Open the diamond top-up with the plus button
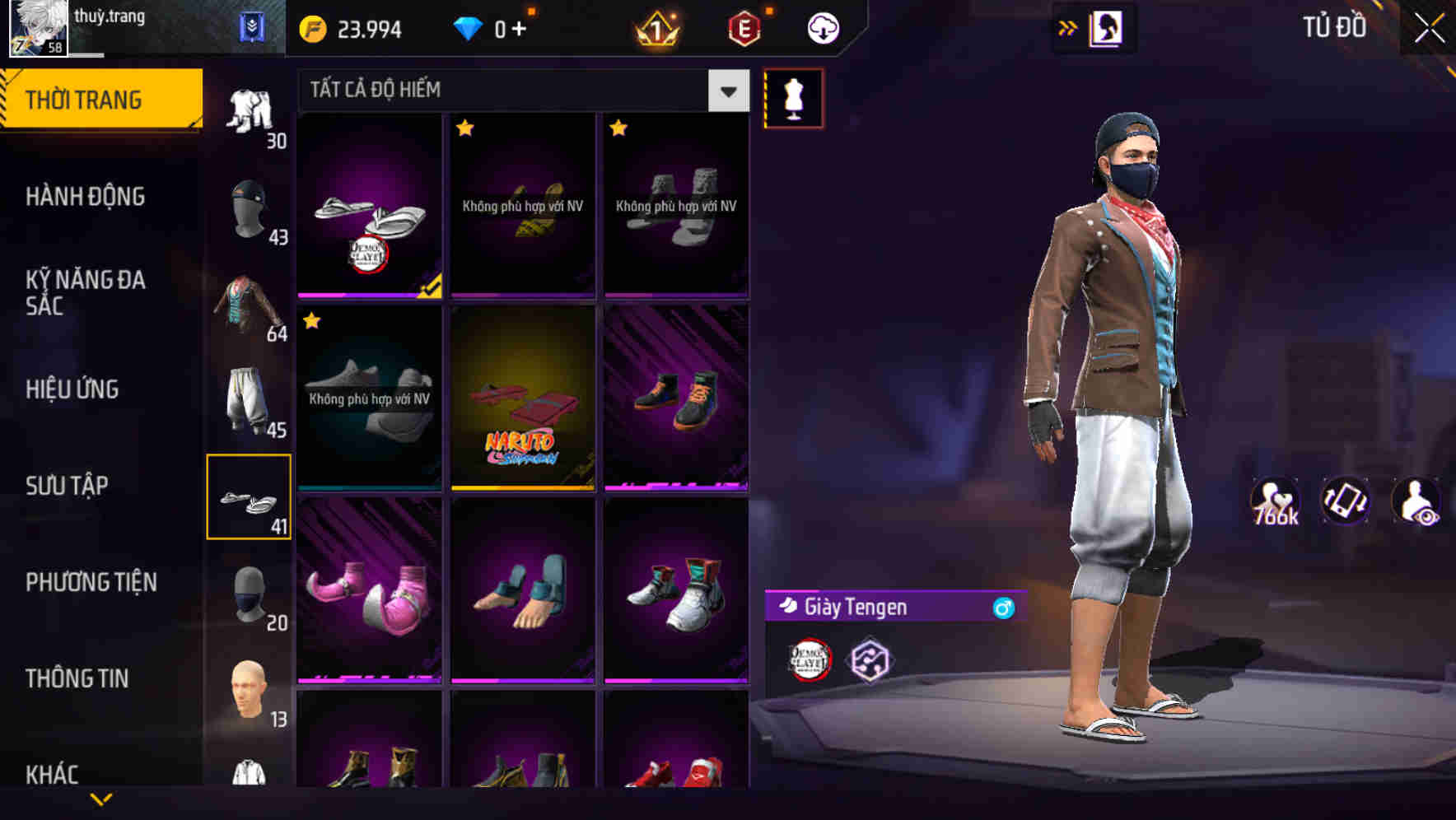 (519, 27)
